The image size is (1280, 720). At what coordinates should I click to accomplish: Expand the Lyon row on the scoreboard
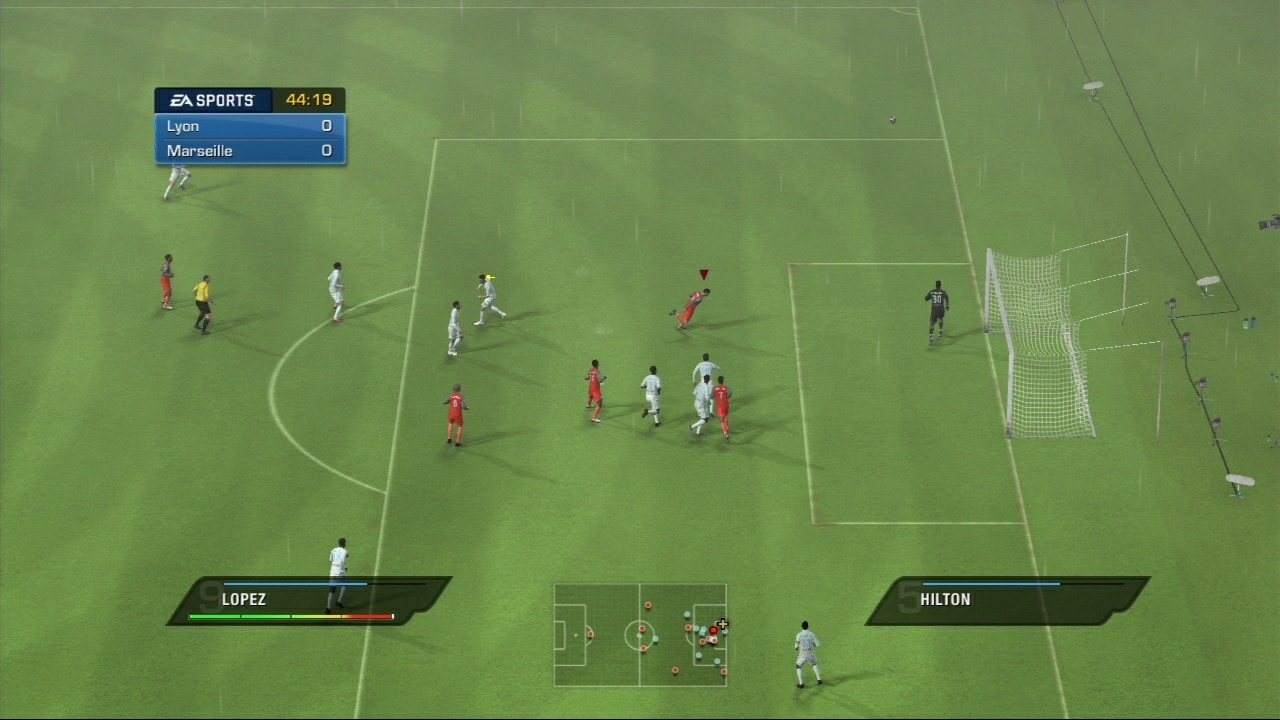pos(248,126)
